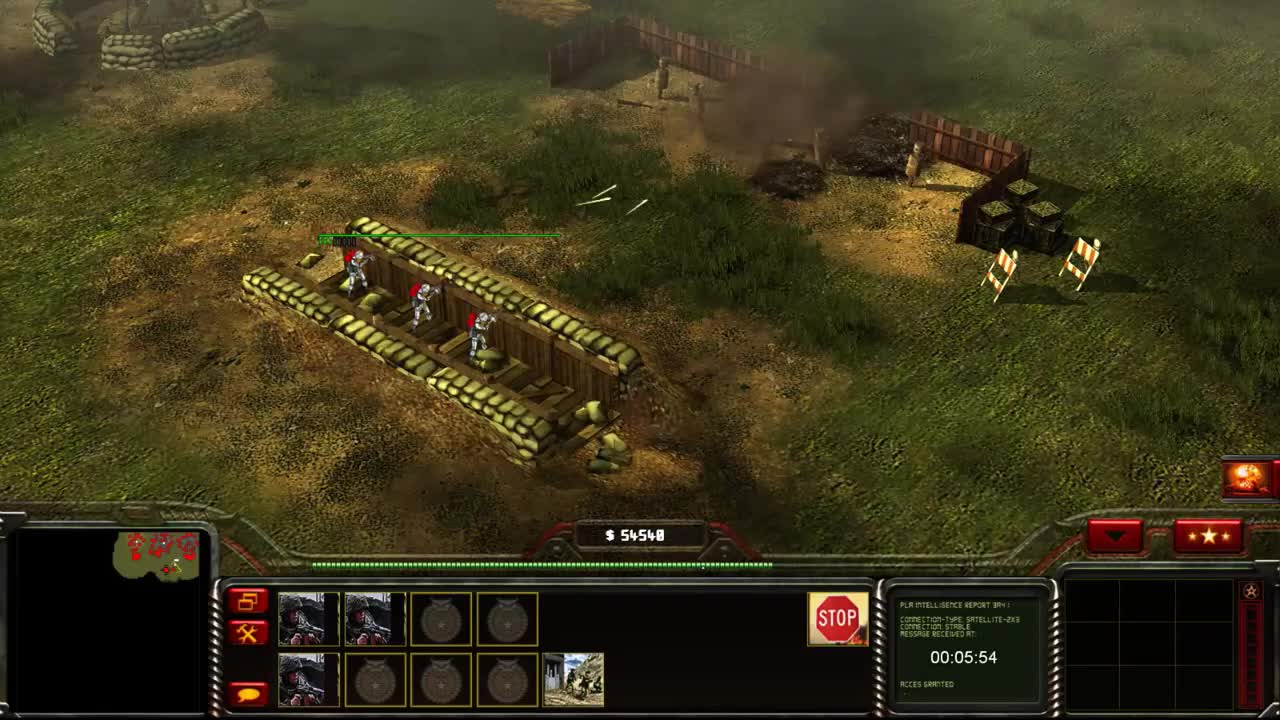Open the chat speech bubble button

click(248, 693)
